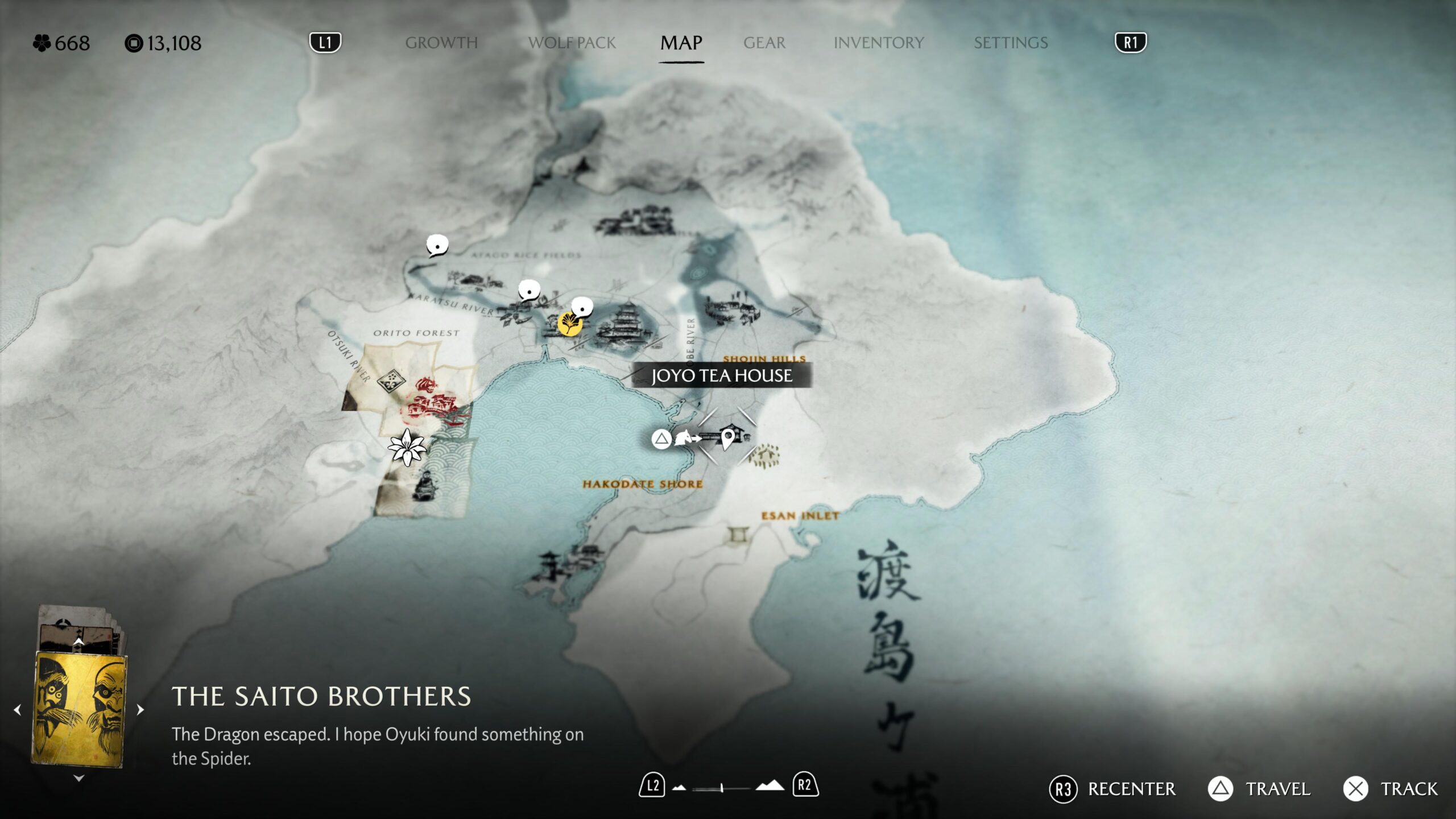Image resolution: width=1456 pixels, height=819 pixels.
Task: Show the previous quest card with left arrow
Action: (x=18, y=710)
